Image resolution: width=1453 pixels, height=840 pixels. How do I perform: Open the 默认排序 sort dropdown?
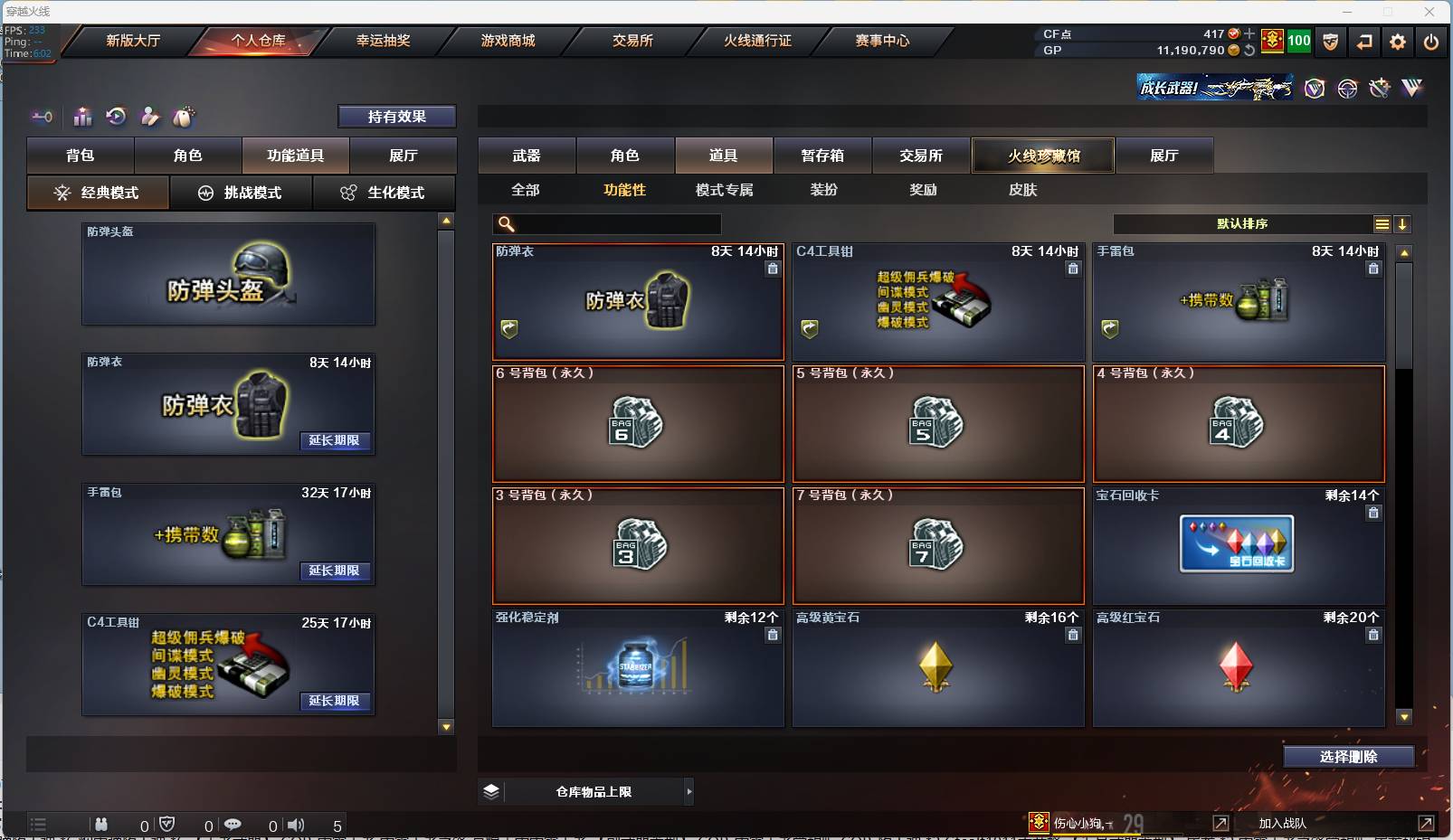(1244, 223)
